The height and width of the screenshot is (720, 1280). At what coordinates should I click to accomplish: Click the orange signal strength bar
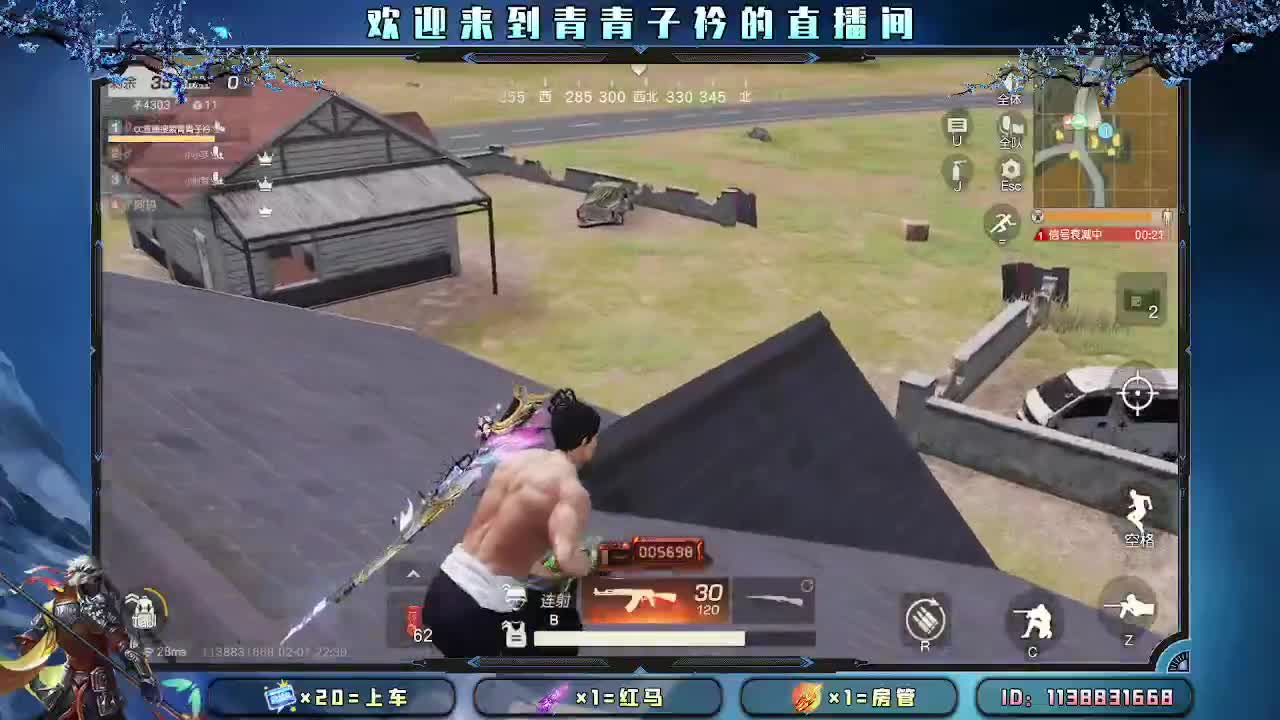click(x=1100, y=213)
